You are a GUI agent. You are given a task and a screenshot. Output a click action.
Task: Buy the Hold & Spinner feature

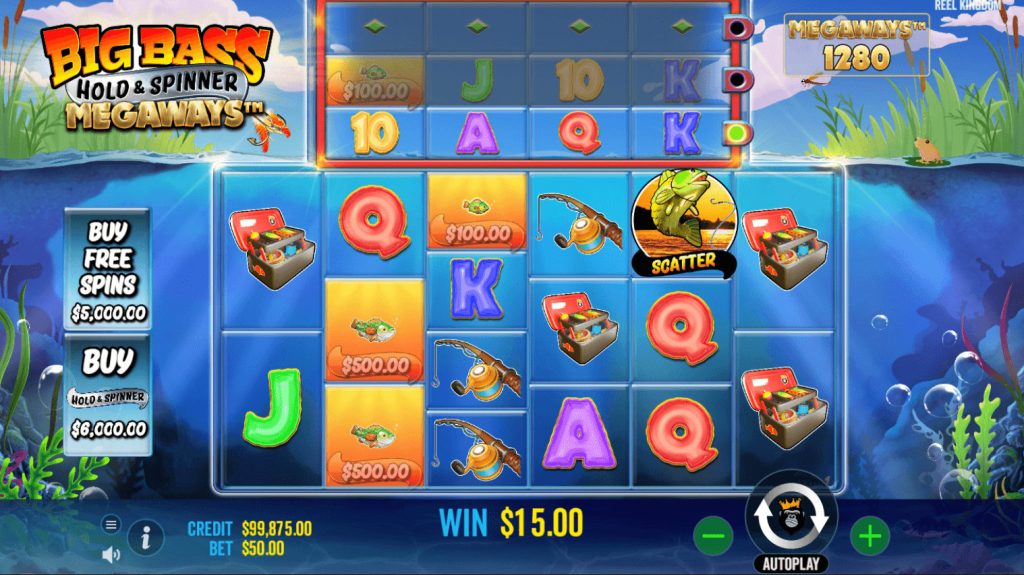coord(108,395)
